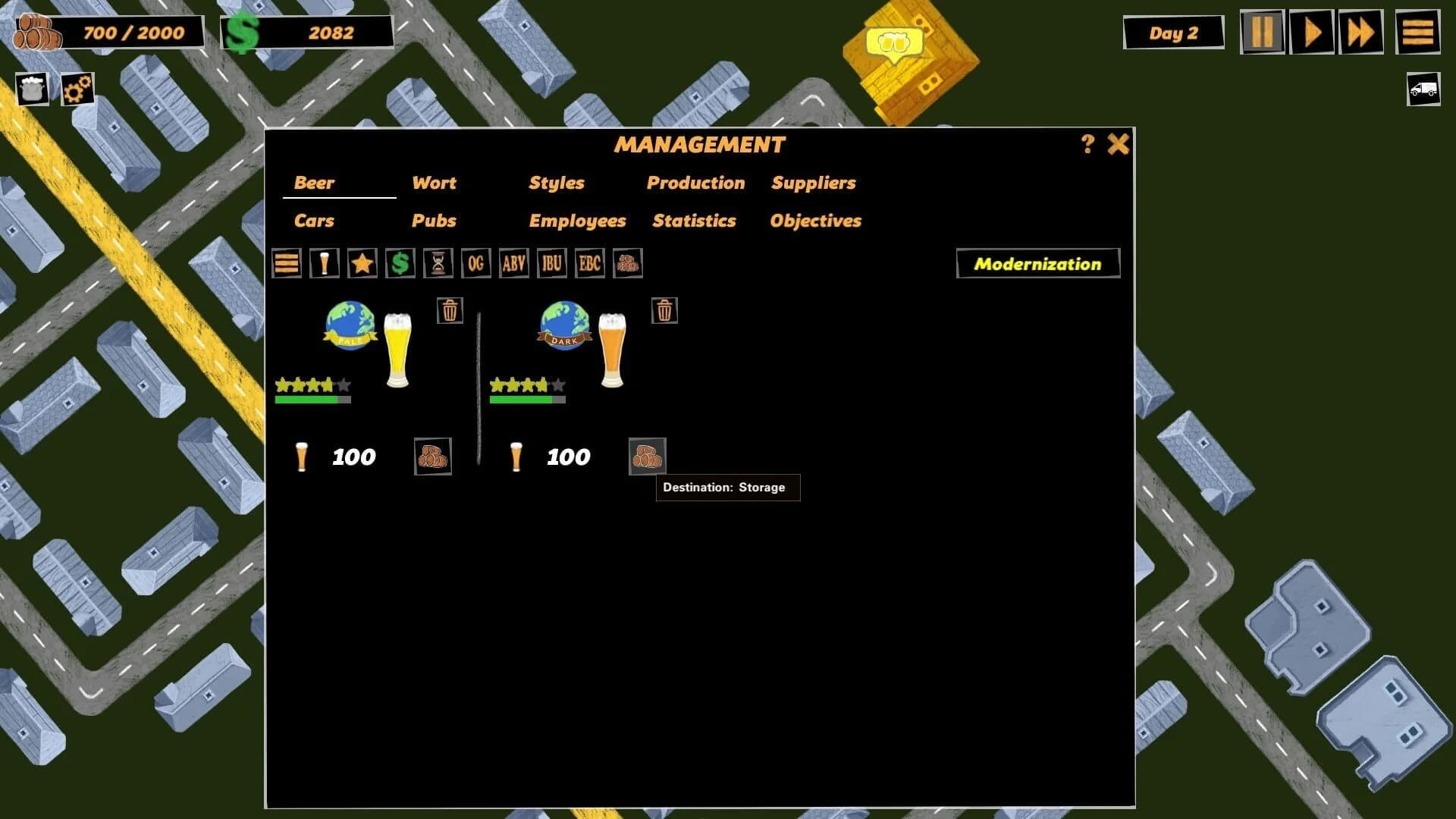Change Dark beer destination from Storage

point(648,457)
